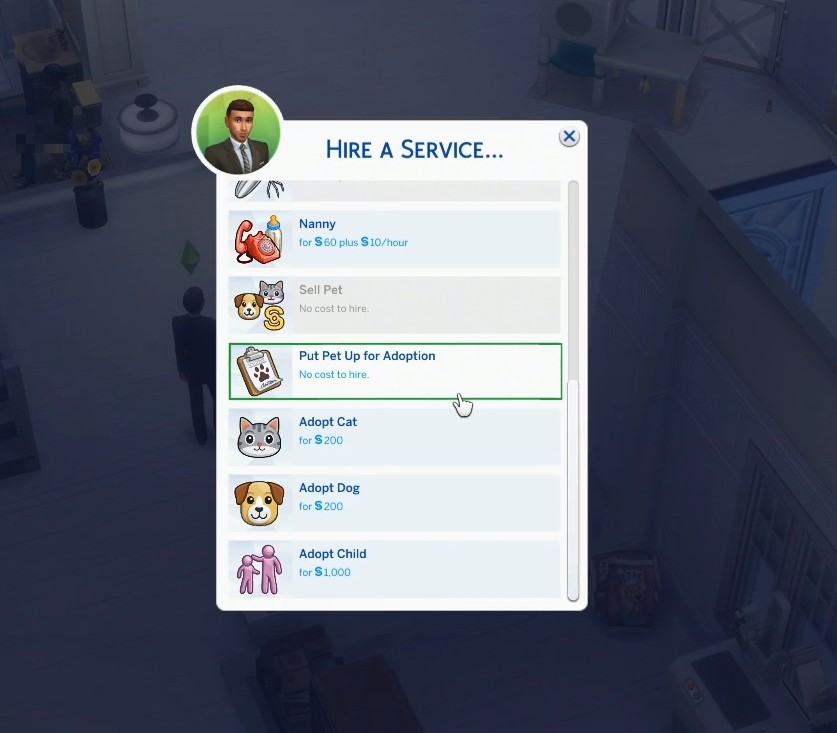Click the service list scrollbar
This screenshot has width=837, height=733.
pos(573,490)
